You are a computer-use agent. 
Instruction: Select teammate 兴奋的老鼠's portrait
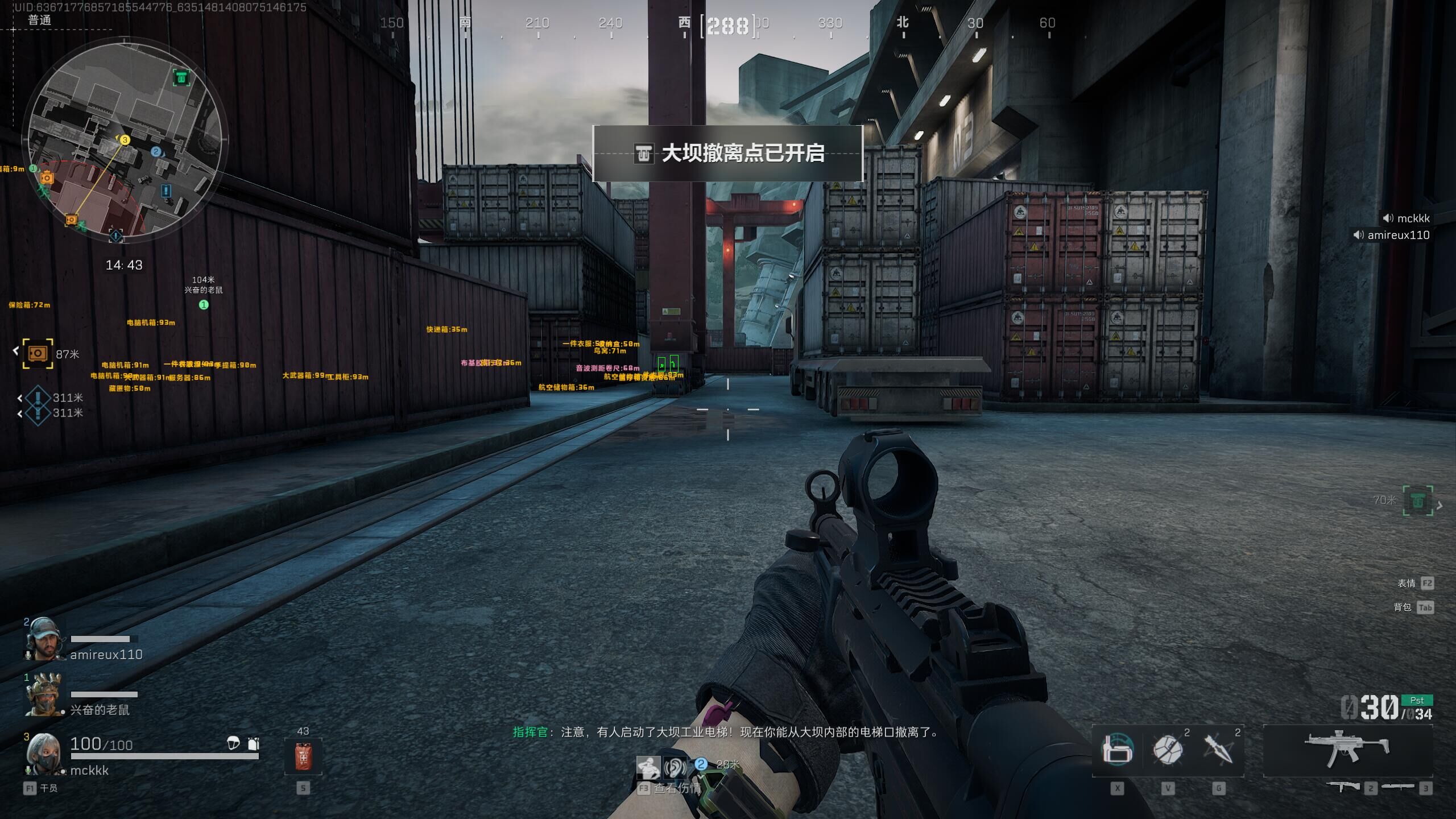pyautogui.click(x=43, y=694)
